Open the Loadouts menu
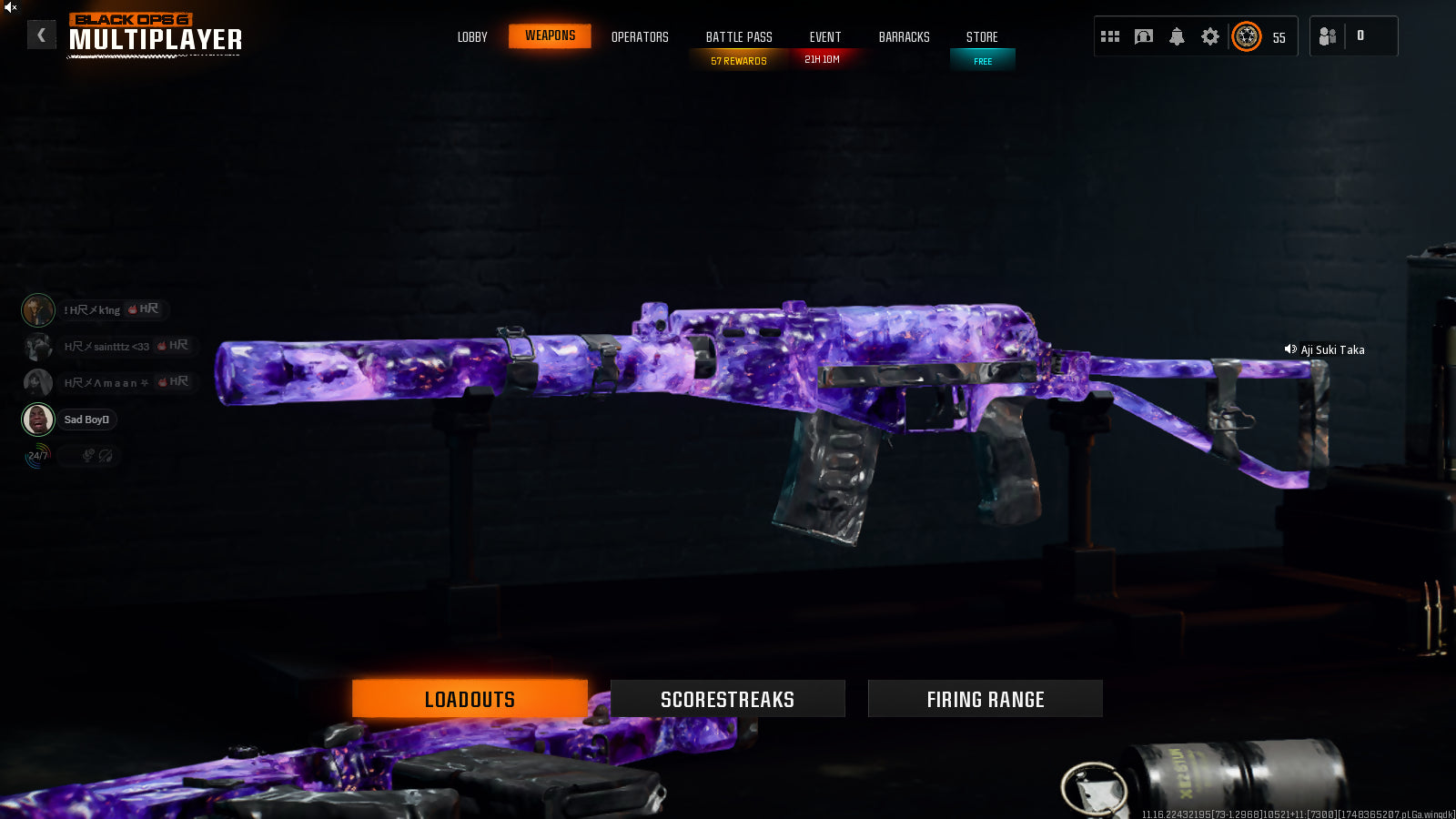The height and width of the screenshot is (819, 1456). 470,699
